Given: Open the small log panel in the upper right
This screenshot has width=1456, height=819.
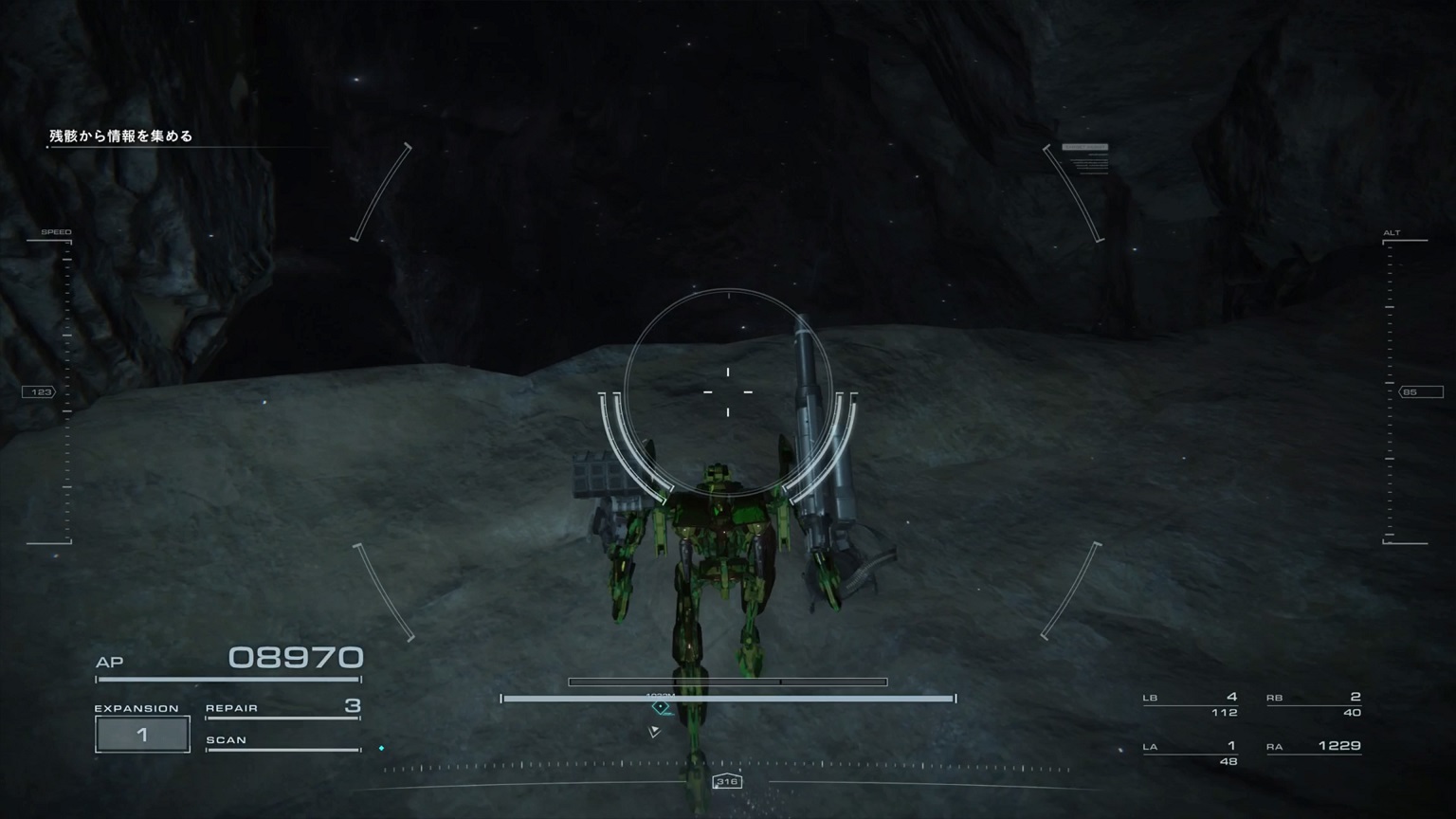Looking at the screenshot, I should (x=1085, y=158).
